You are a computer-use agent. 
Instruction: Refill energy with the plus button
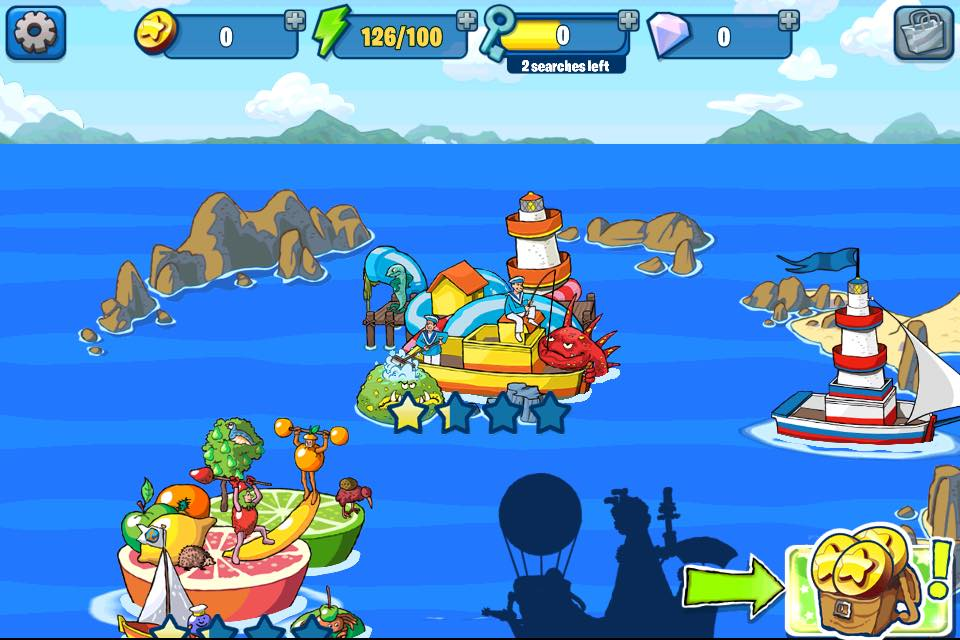click(x=467, y=20)
